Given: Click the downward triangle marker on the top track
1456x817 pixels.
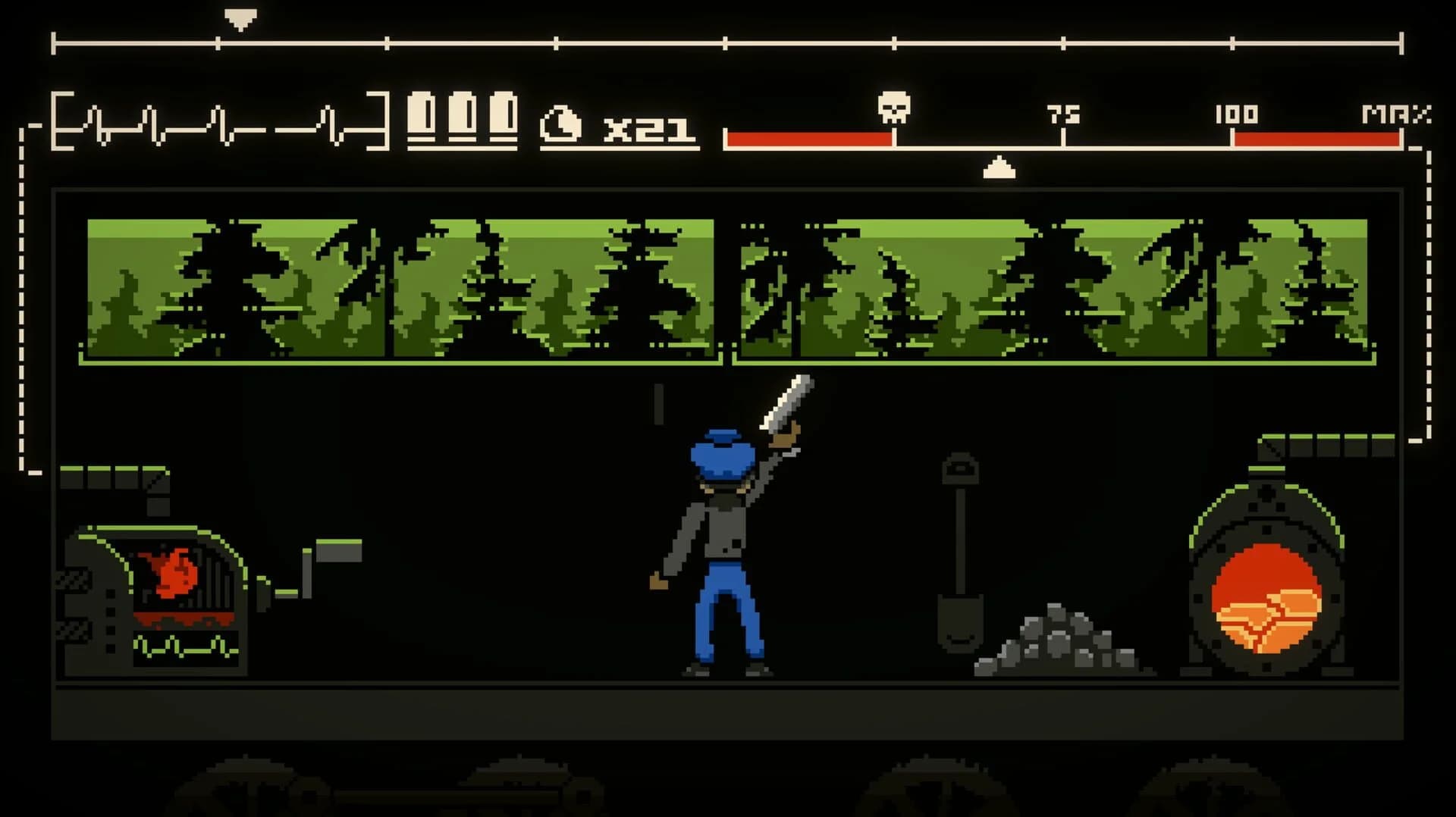Looking at the screenshot, I should [x=240, y=15].
